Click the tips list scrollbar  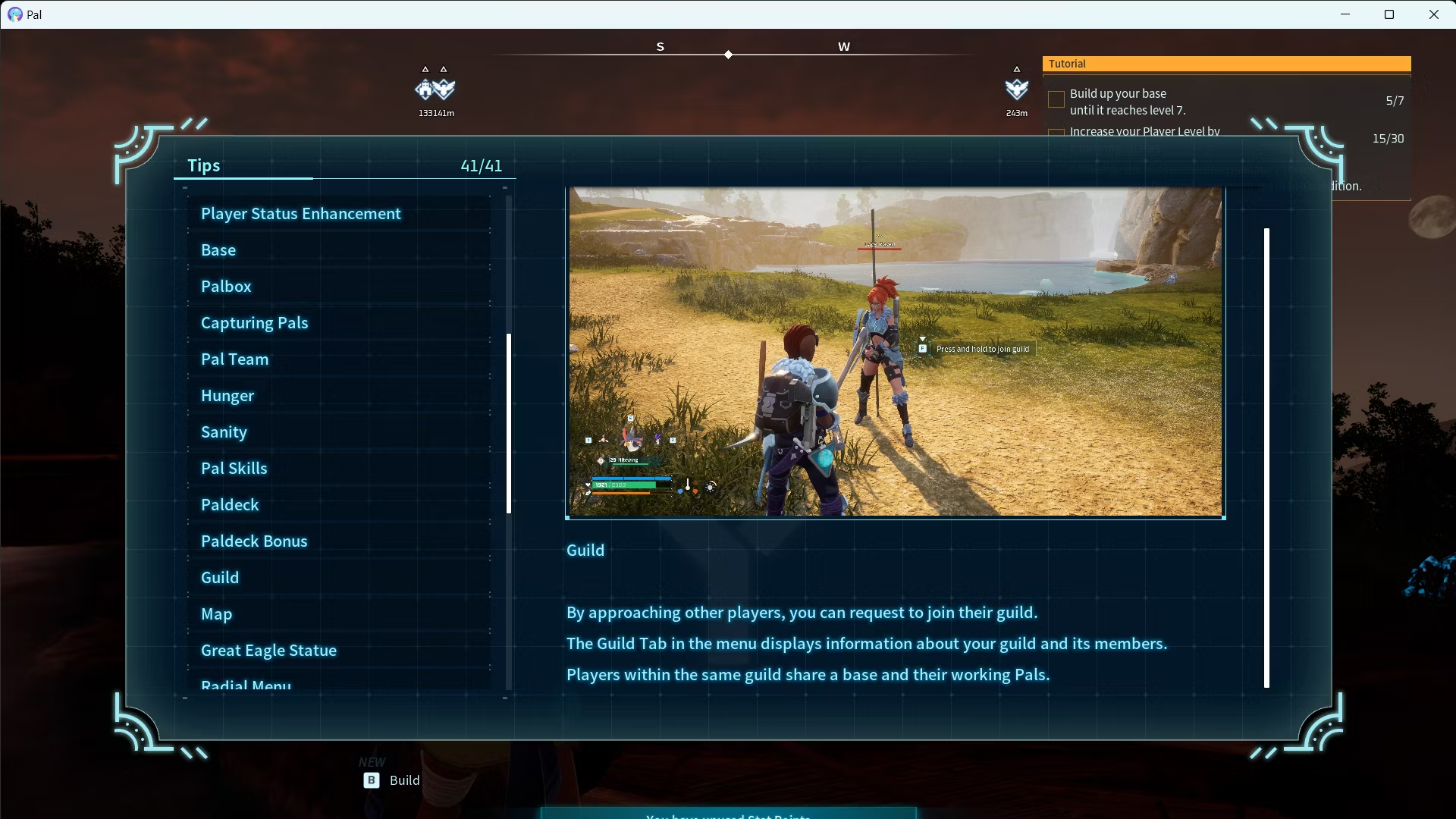pyautogui.click(x=508, y=423)
